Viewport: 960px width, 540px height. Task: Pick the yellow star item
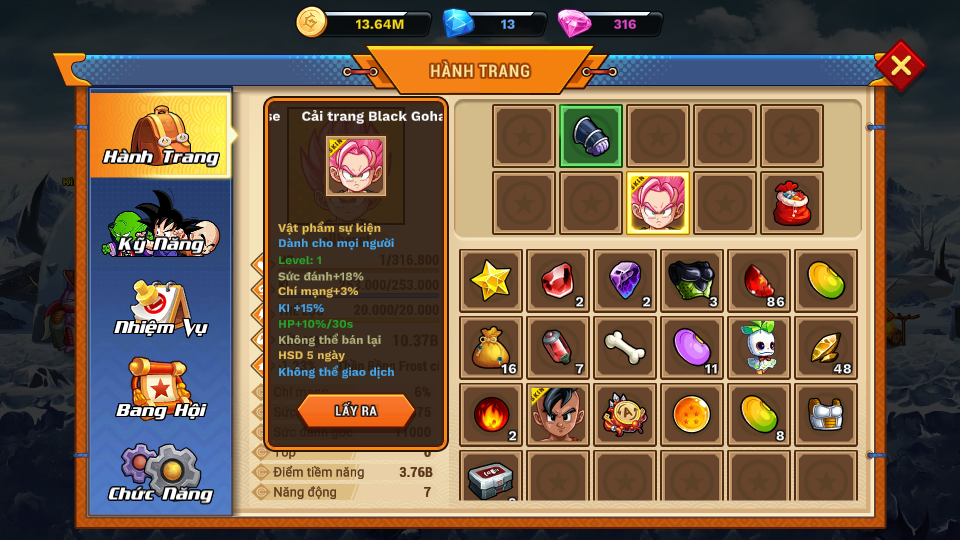[492, 281]
